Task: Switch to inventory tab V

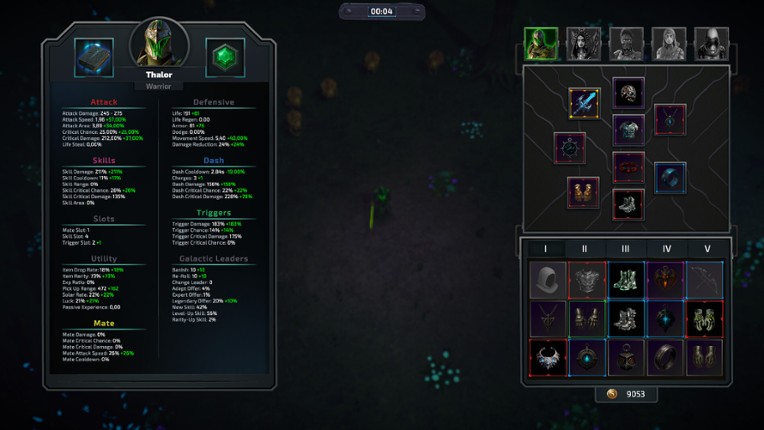Action: pyautogui.click(x=706, y=249)
